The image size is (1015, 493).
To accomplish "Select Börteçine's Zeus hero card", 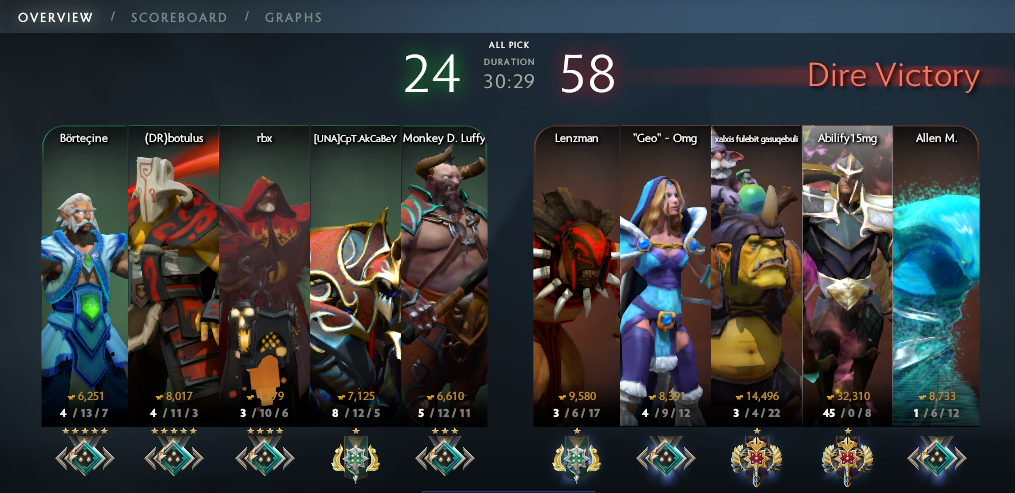I will (x=85, y=270).
